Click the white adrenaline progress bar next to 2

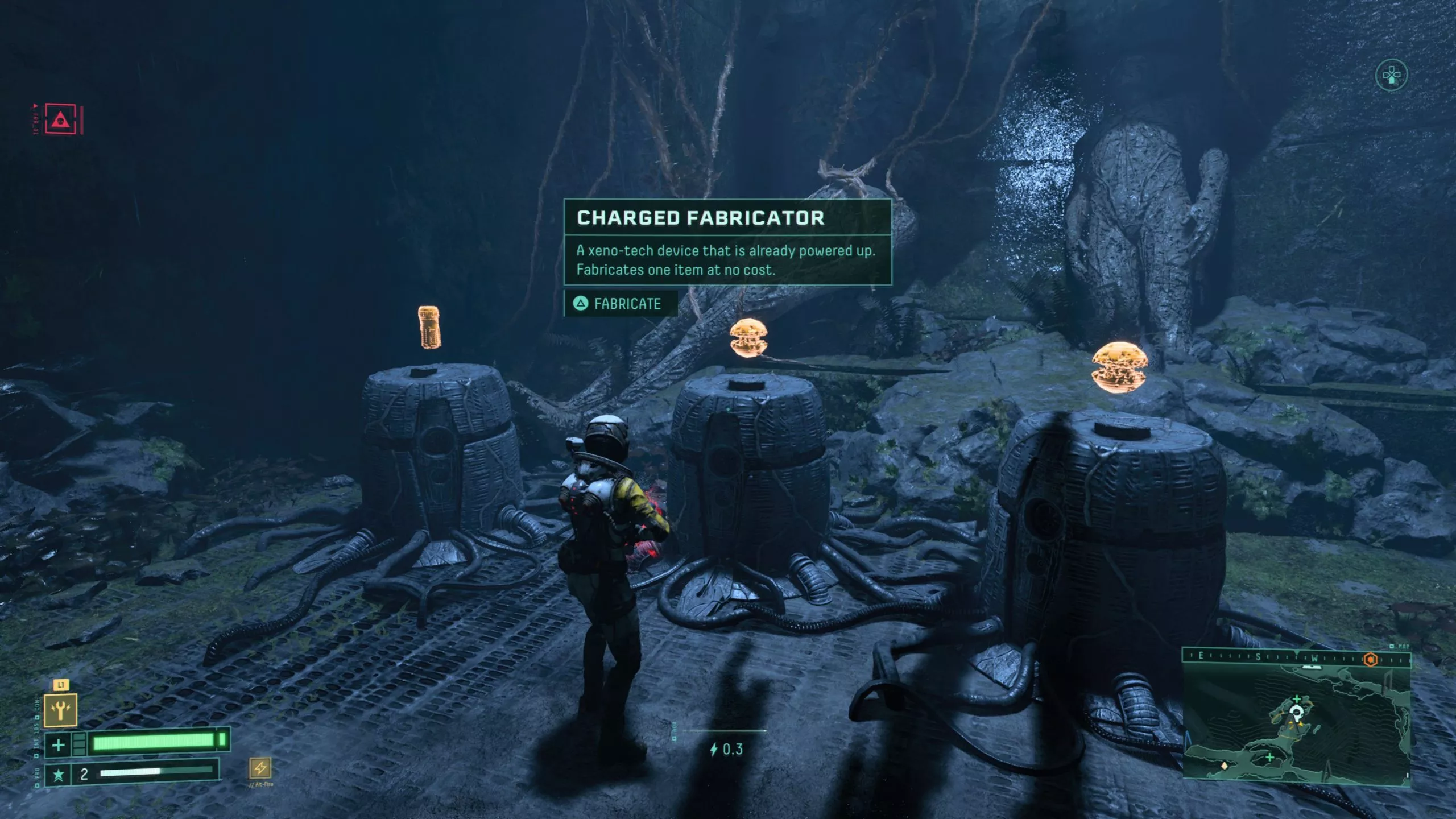[x=130, y=775]
